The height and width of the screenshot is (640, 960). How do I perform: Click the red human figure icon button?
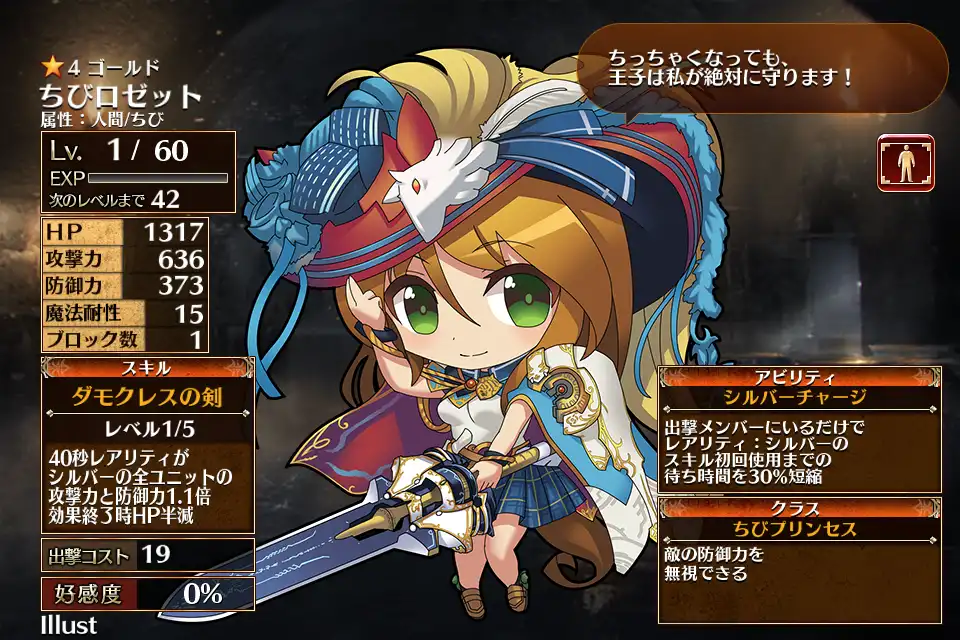click(x=906, y=163)
